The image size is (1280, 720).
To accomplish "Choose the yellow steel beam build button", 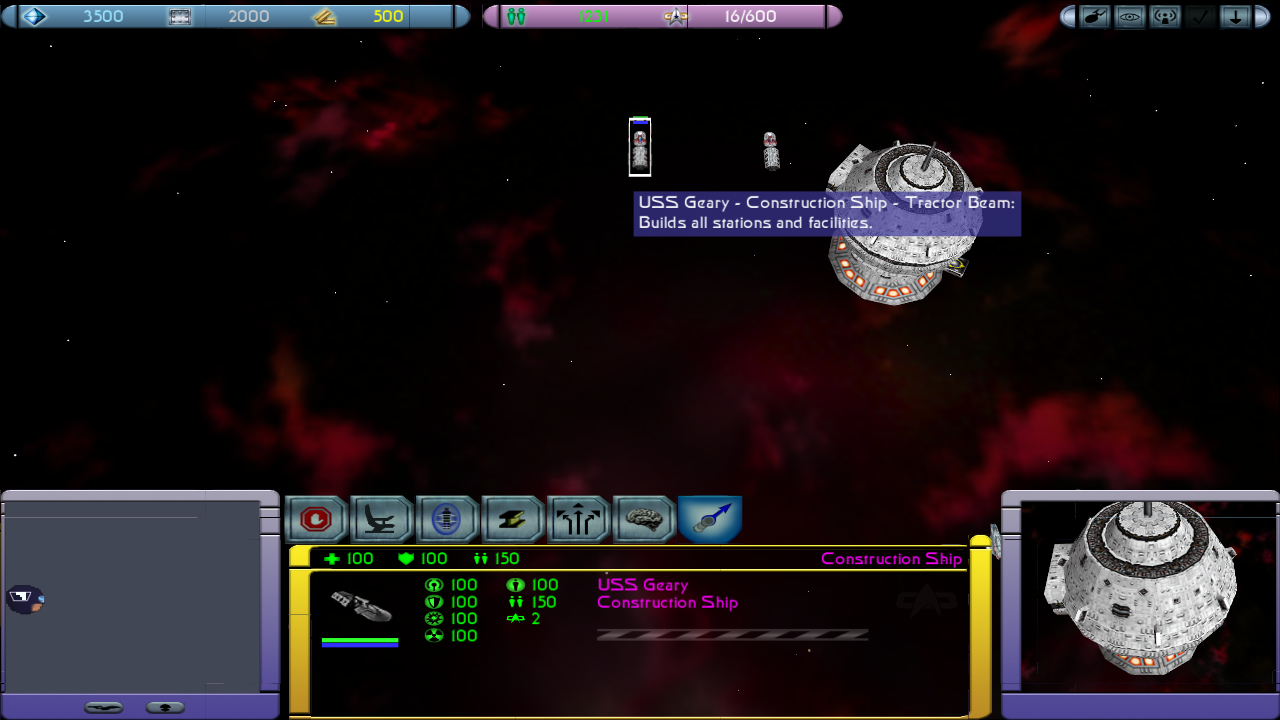I will [x=512, y=520].
